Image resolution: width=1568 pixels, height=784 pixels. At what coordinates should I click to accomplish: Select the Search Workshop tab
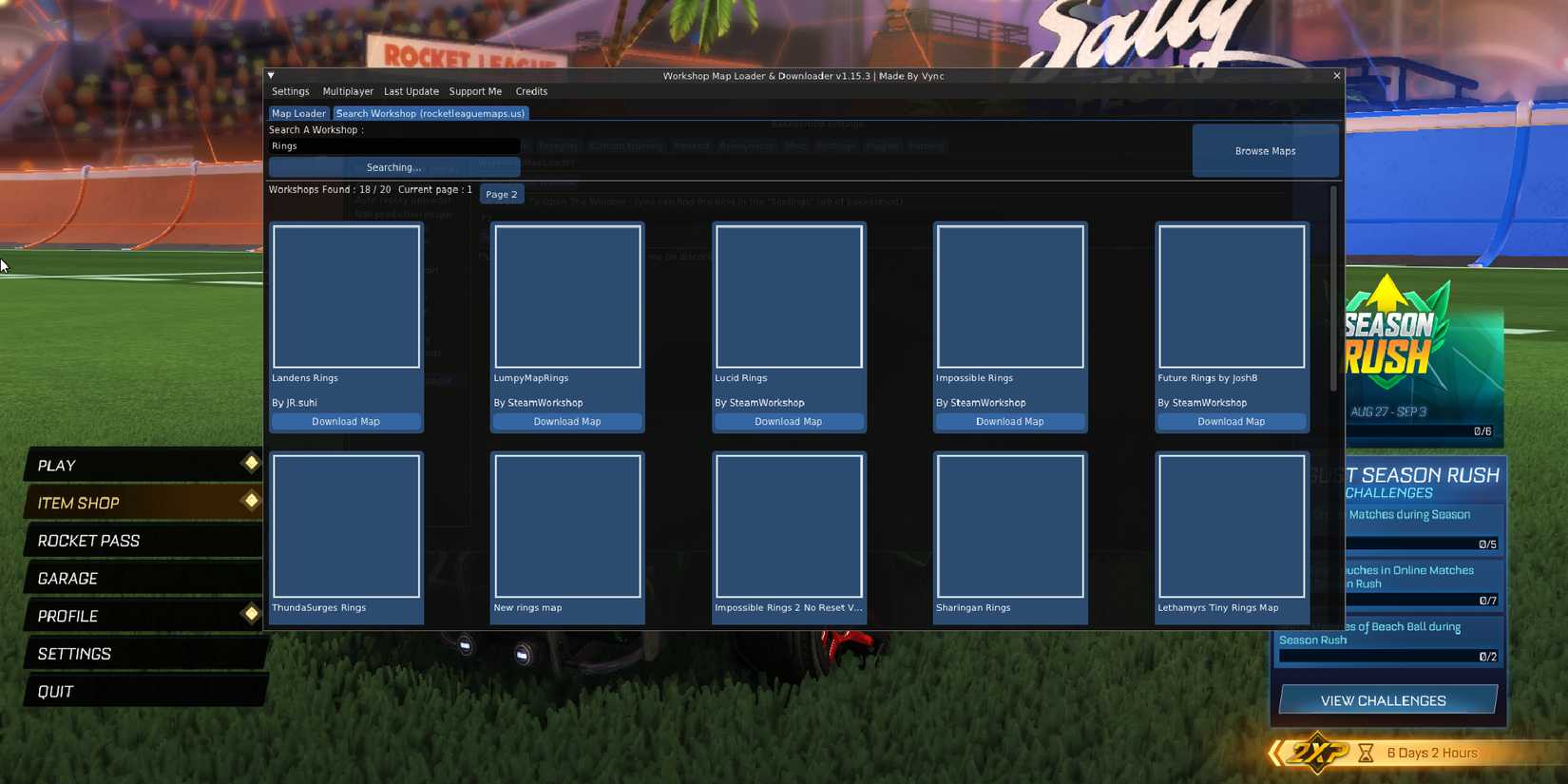430,113
